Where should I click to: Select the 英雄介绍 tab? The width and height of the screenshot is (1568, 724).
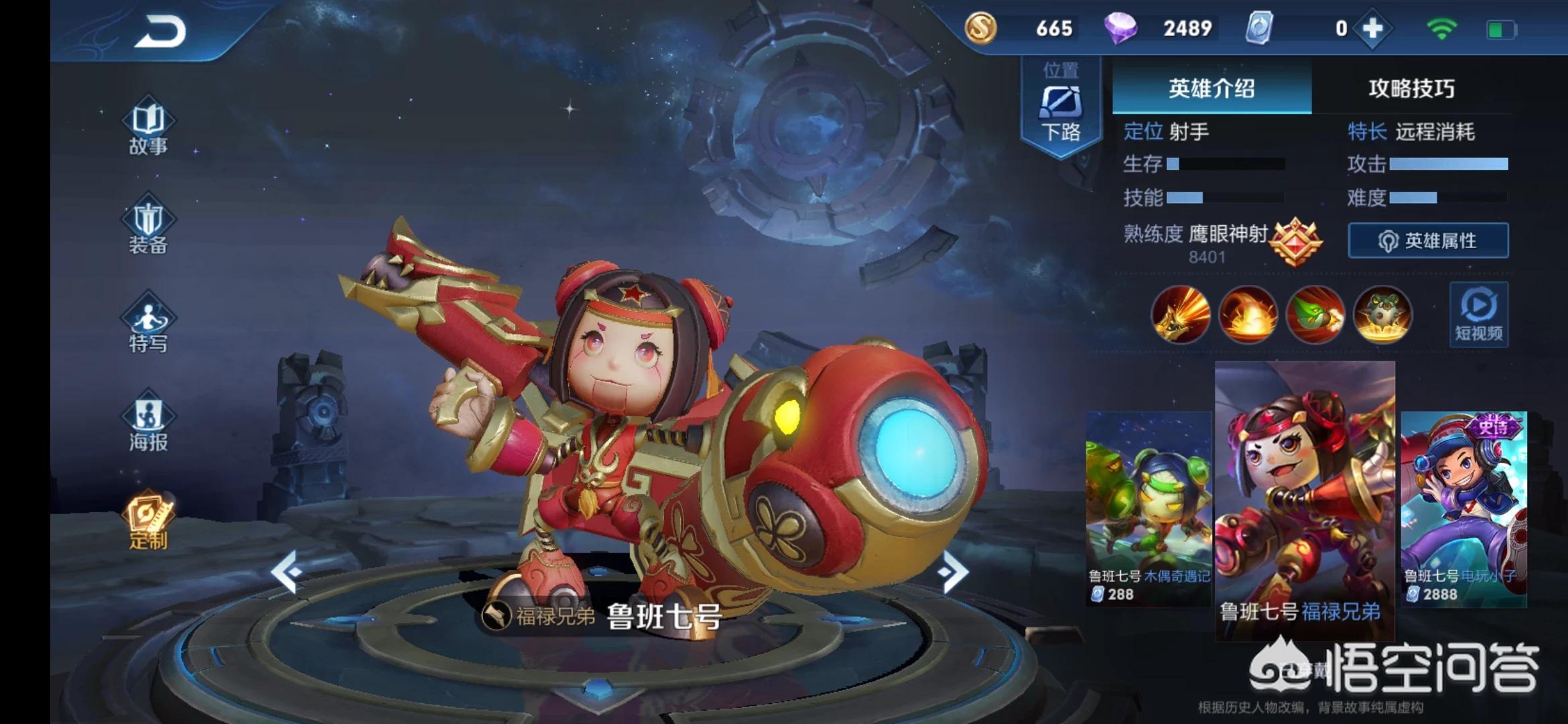point(1212,88)
